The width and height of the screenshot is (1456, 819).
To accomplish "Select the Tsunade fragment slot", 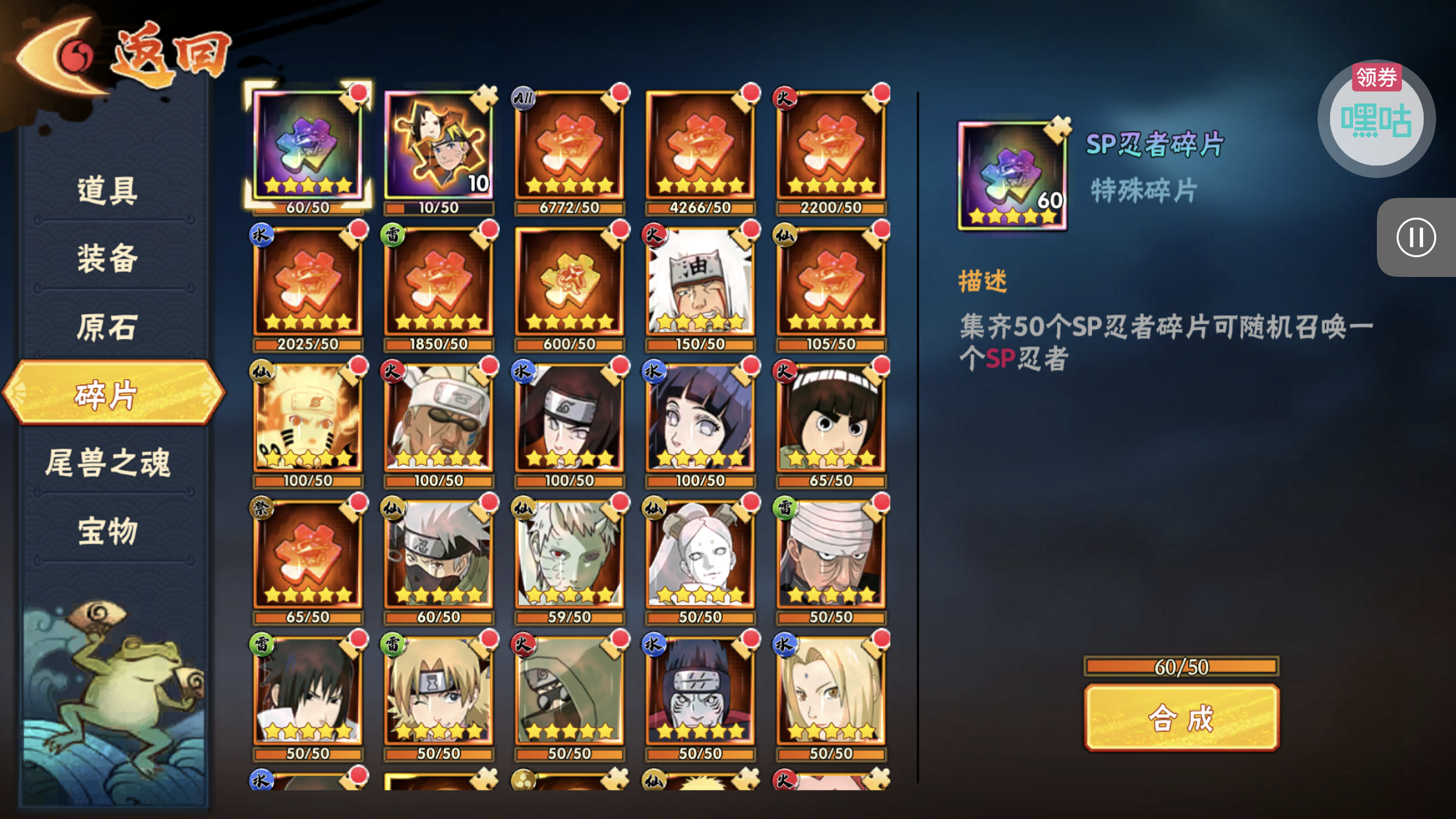I will (x=830, y=692).
